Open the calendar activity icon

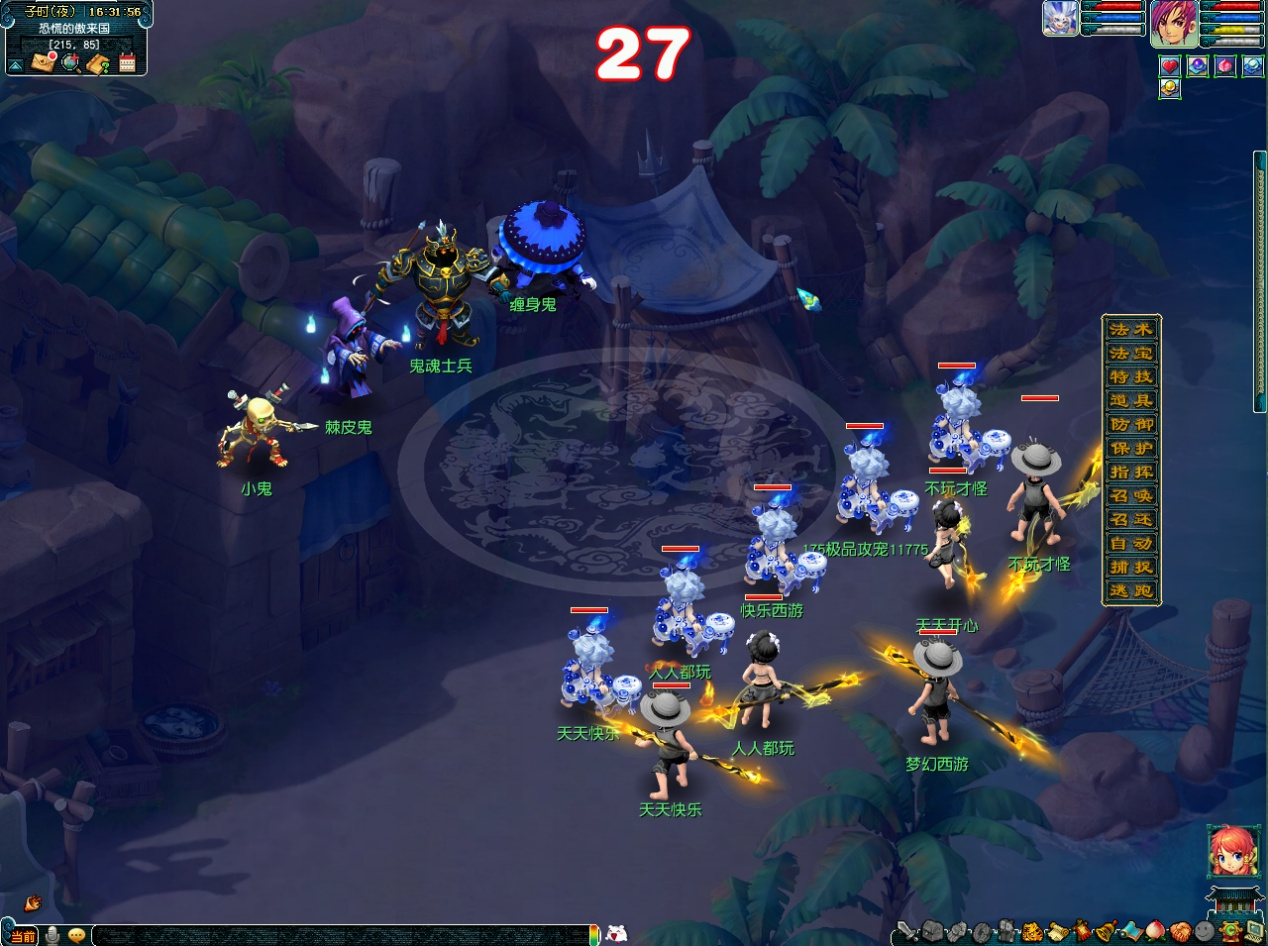coord(127,64)
